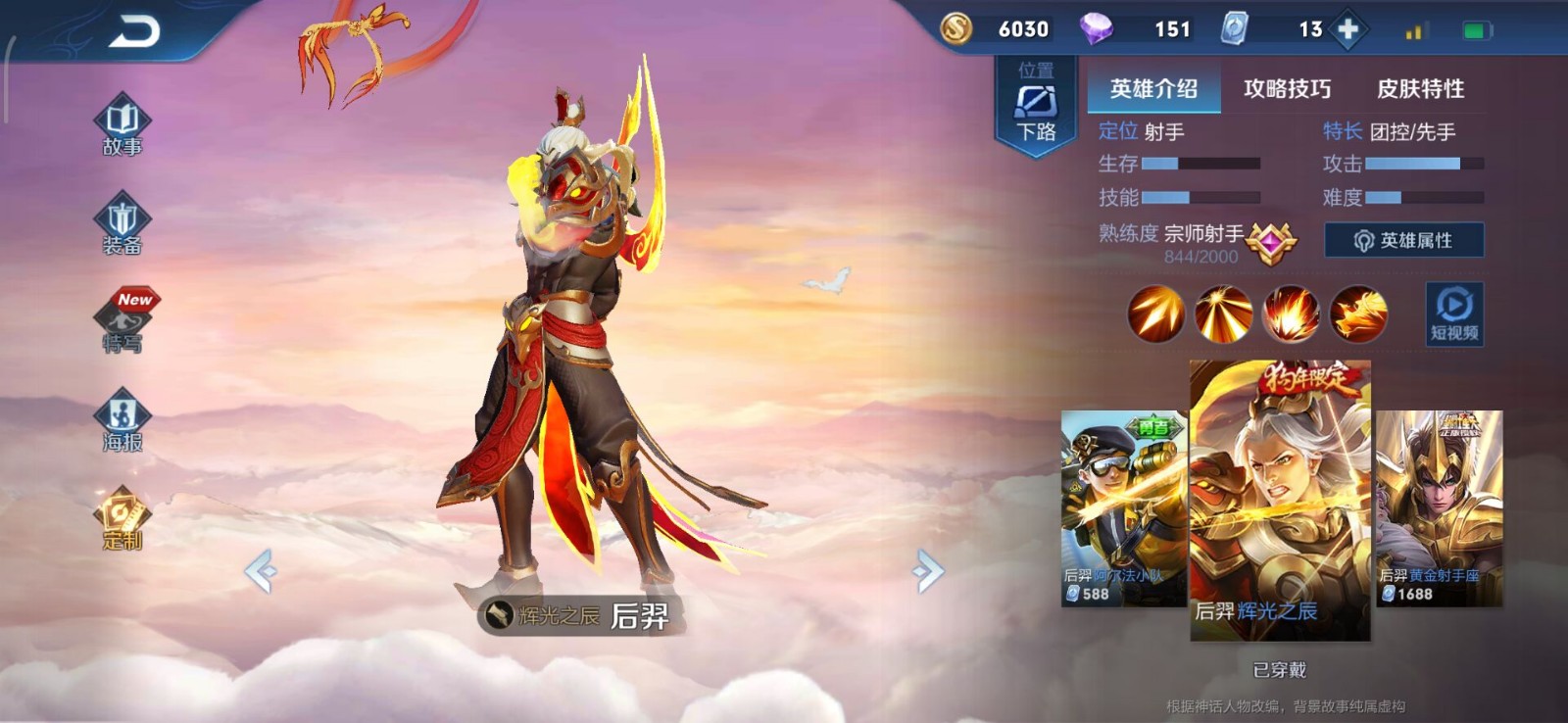Play the 短视频 short video
Image resolution: width=1568 pixels, height=723 pixels.
[x=1453, y=313]
